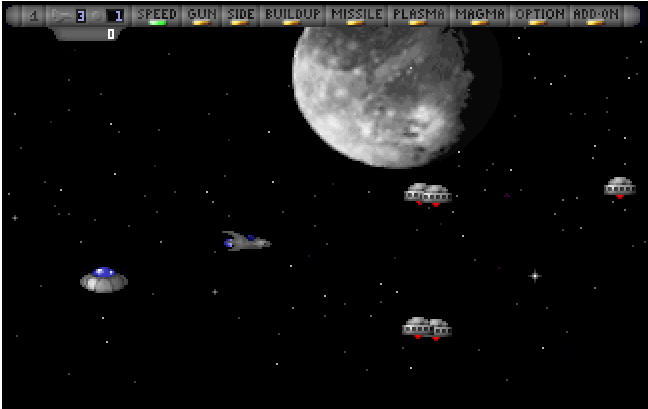Pick the BUILDUP power-up slot
Screen dimensions: 648x409
[x=292, y=15]
